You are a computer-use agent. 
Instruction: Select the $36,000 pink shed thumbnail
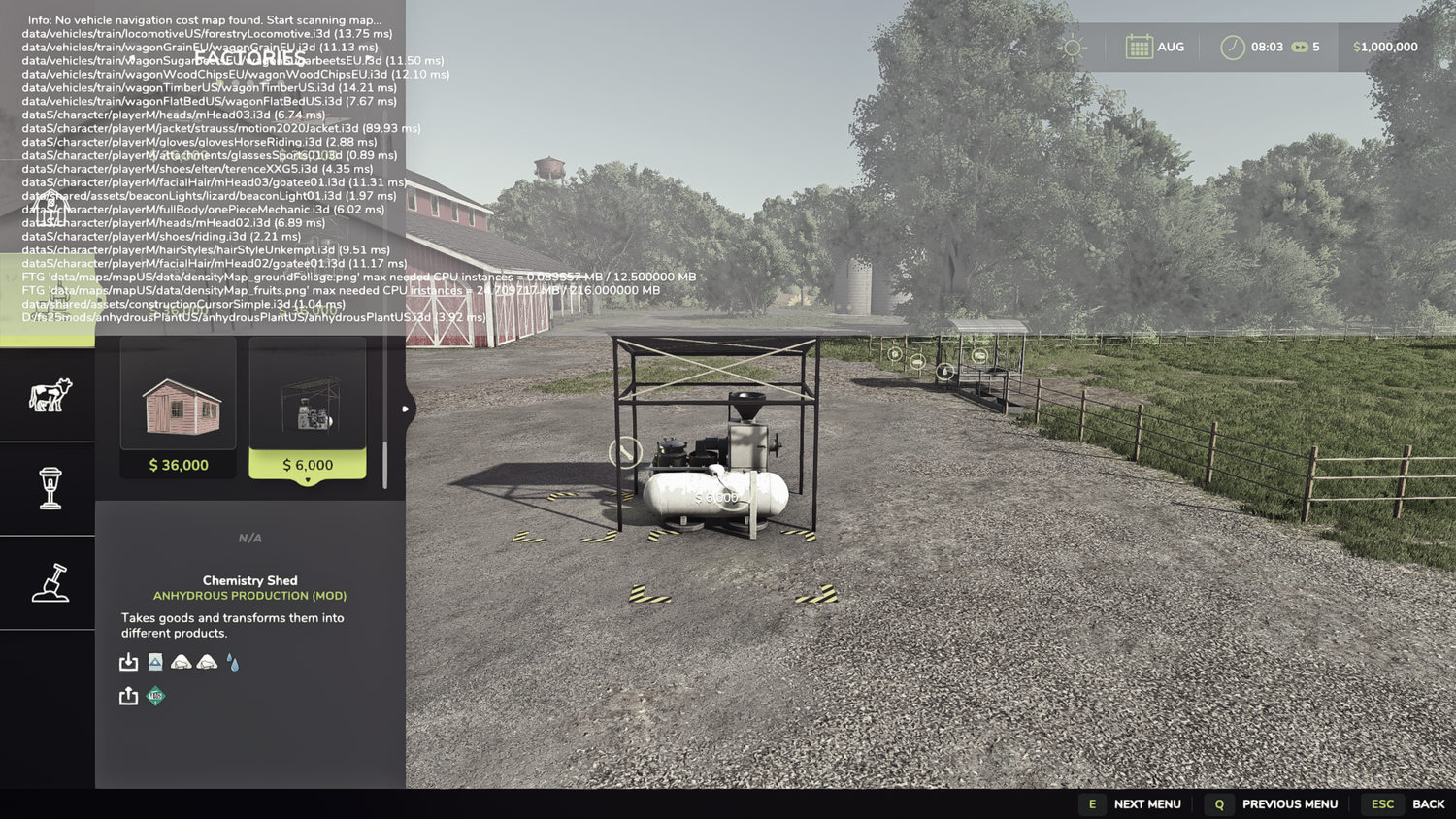pyautogui.click(x=178, y=408)
